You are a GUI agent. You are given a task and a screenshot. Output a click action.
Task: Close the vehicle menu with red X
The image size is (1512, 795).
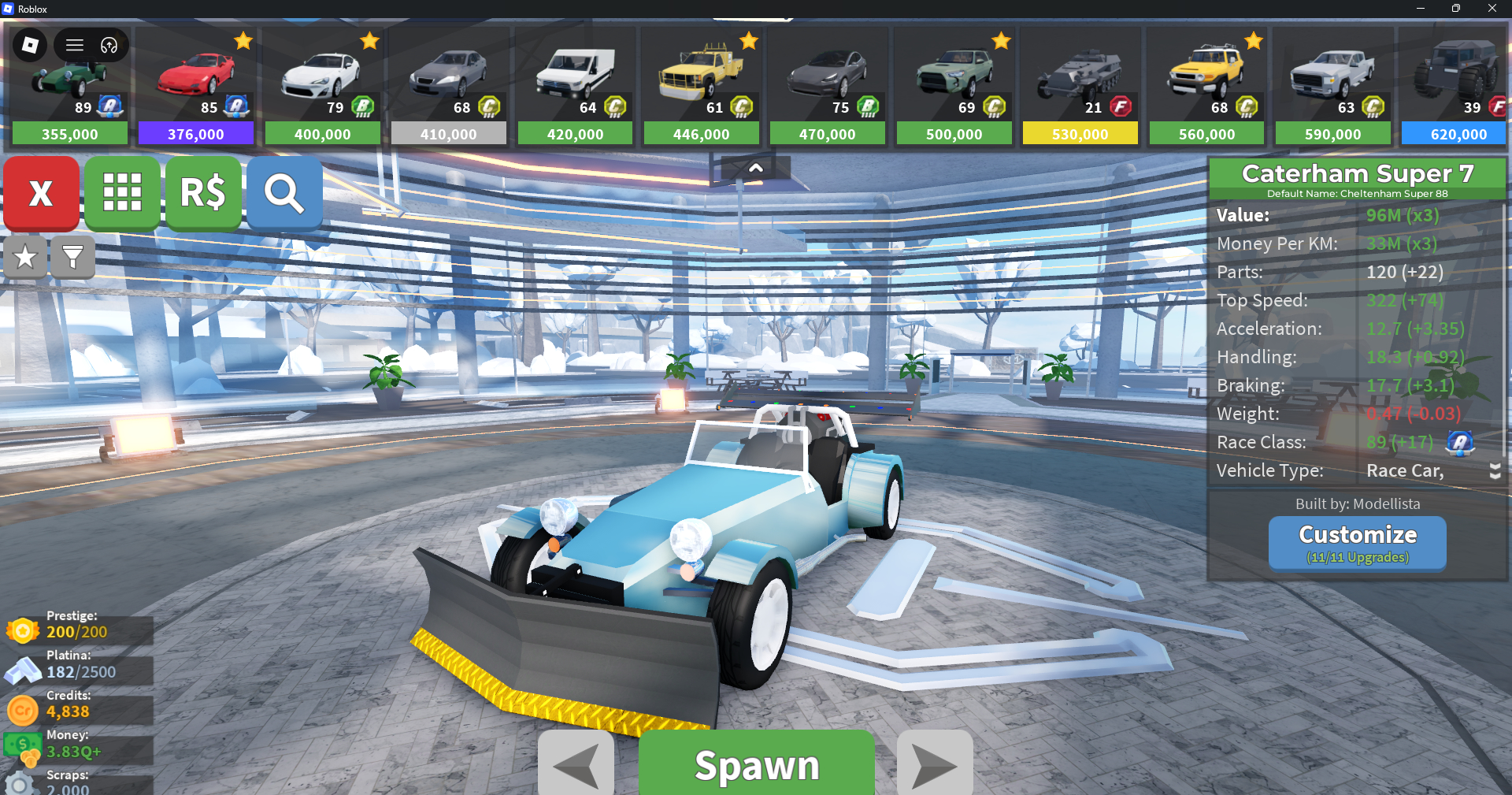coord(41,193)
